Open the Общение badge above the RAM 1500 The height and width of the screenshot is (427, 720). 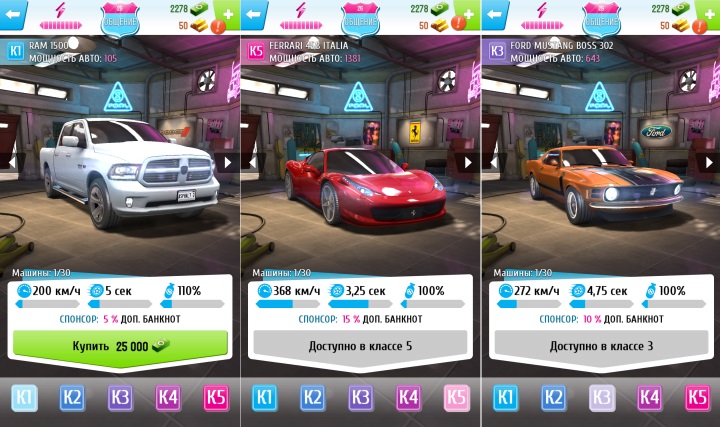120,15
